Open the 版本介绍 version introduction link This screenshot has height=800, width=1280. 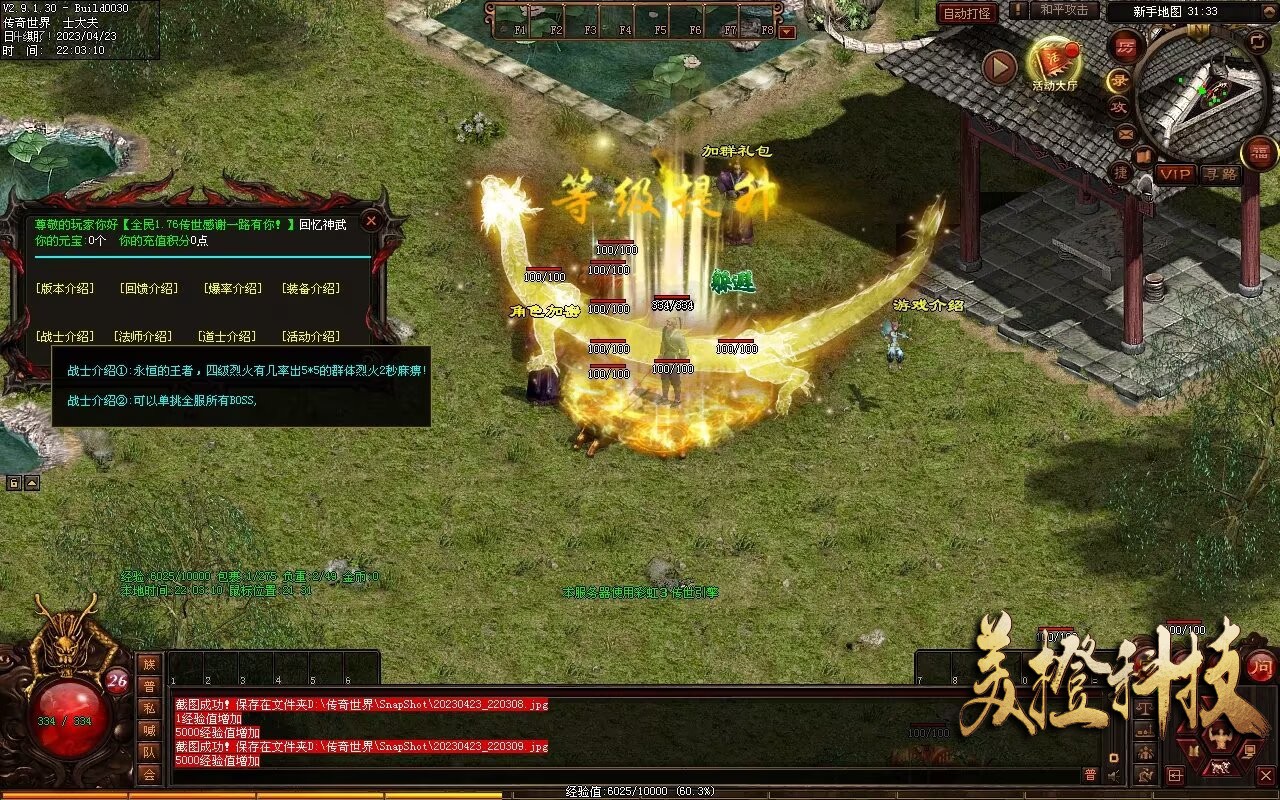[65, 288]
